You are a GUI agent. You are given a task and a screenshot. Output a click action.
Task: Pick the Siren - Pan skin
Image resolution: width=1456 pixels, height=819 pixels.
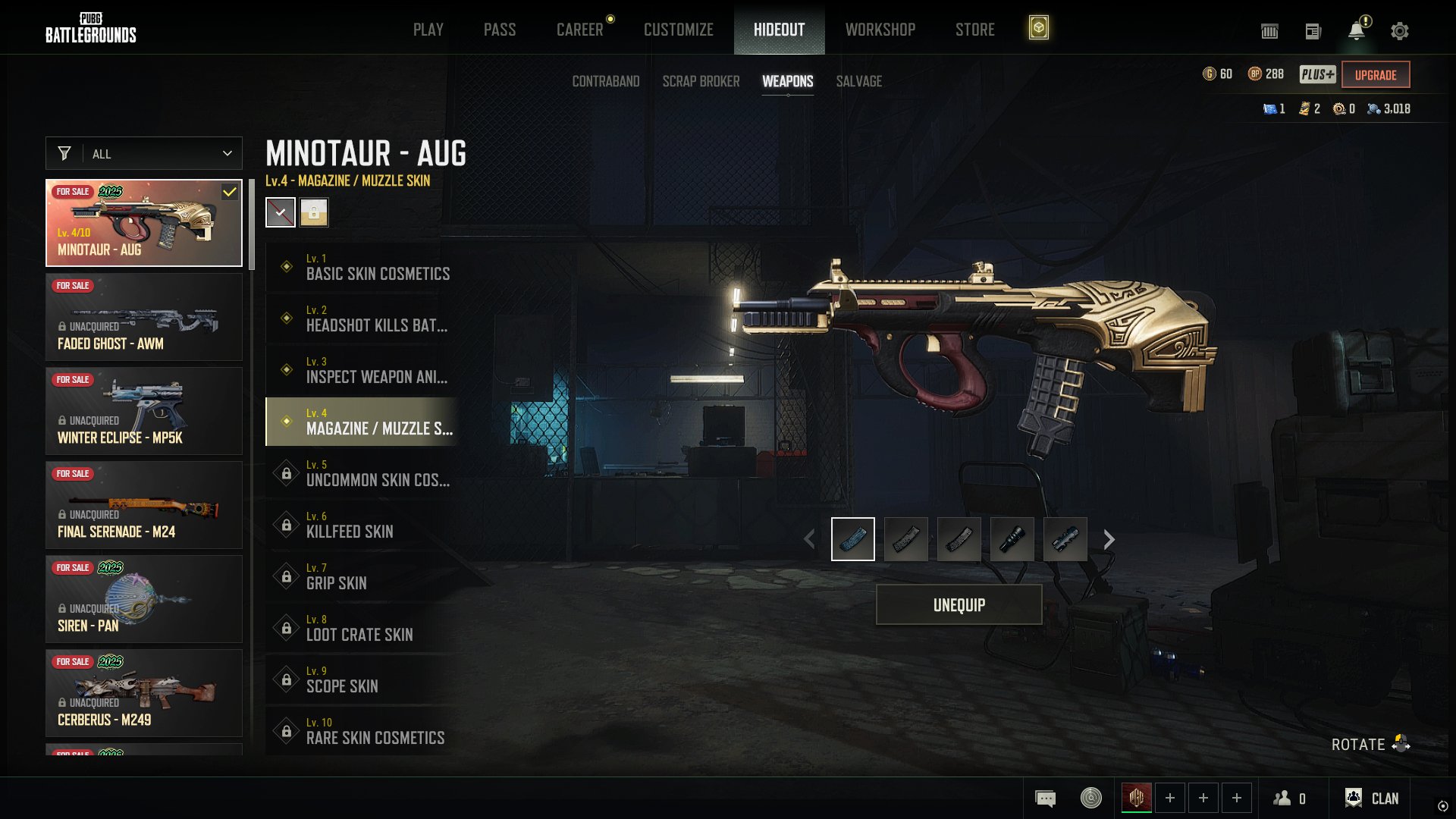(144, 599)
